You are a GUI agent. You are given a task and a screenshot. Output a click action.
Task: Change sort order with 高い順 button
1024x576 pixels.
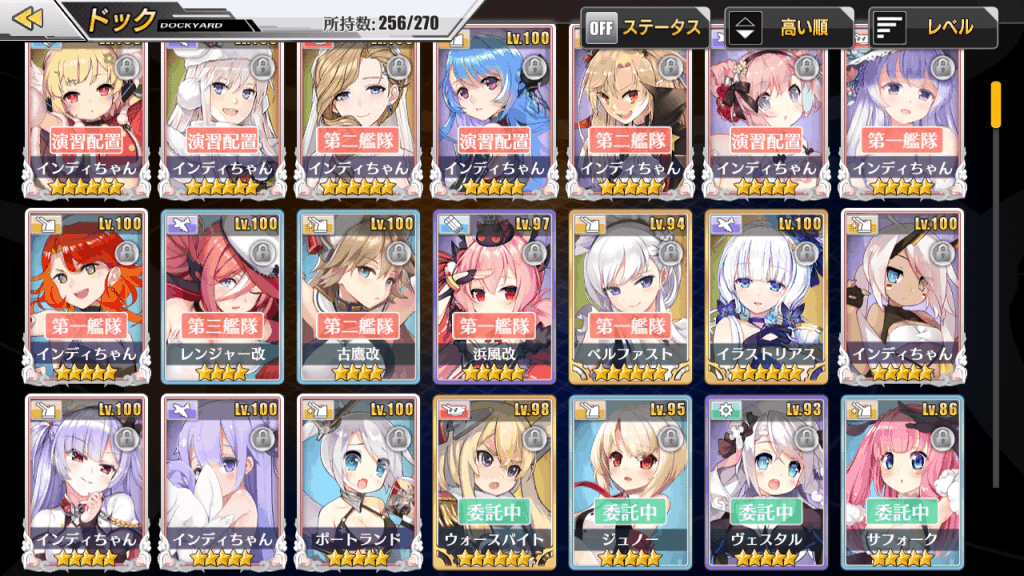click(789, 27)
